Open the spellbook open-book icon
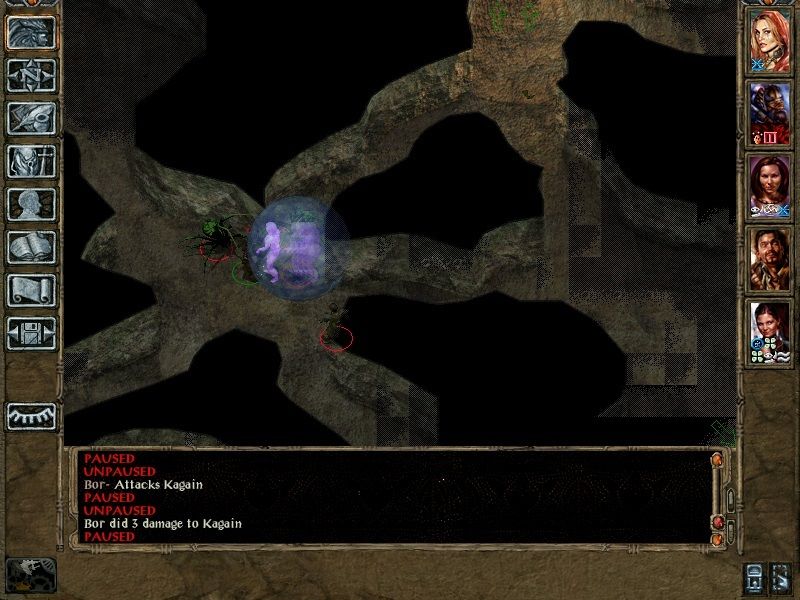 pos(31,247)
